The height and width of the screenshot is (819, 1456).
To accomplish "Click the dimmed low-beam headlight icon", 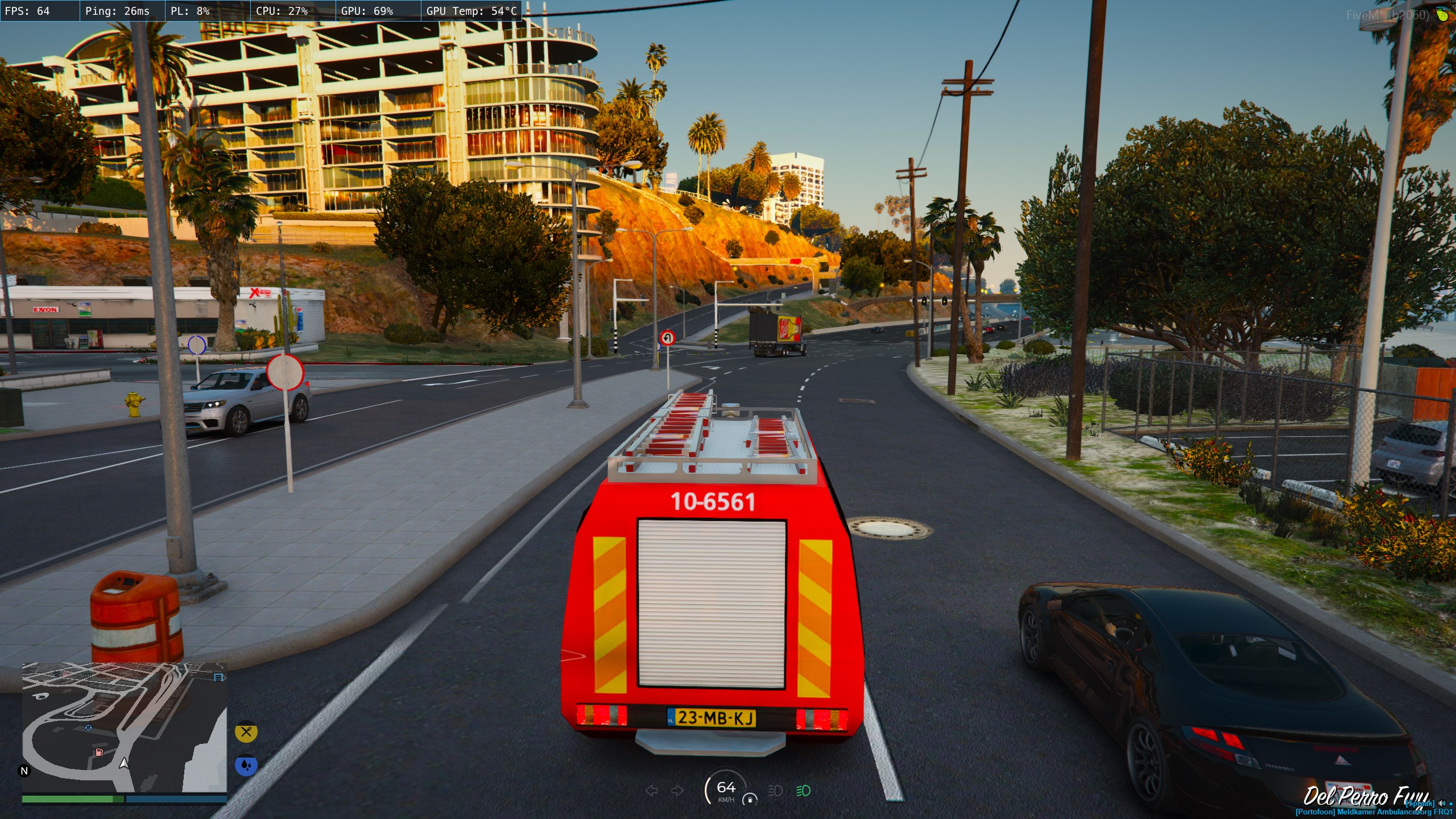I will pyautogui.click(x=775, y=791).
